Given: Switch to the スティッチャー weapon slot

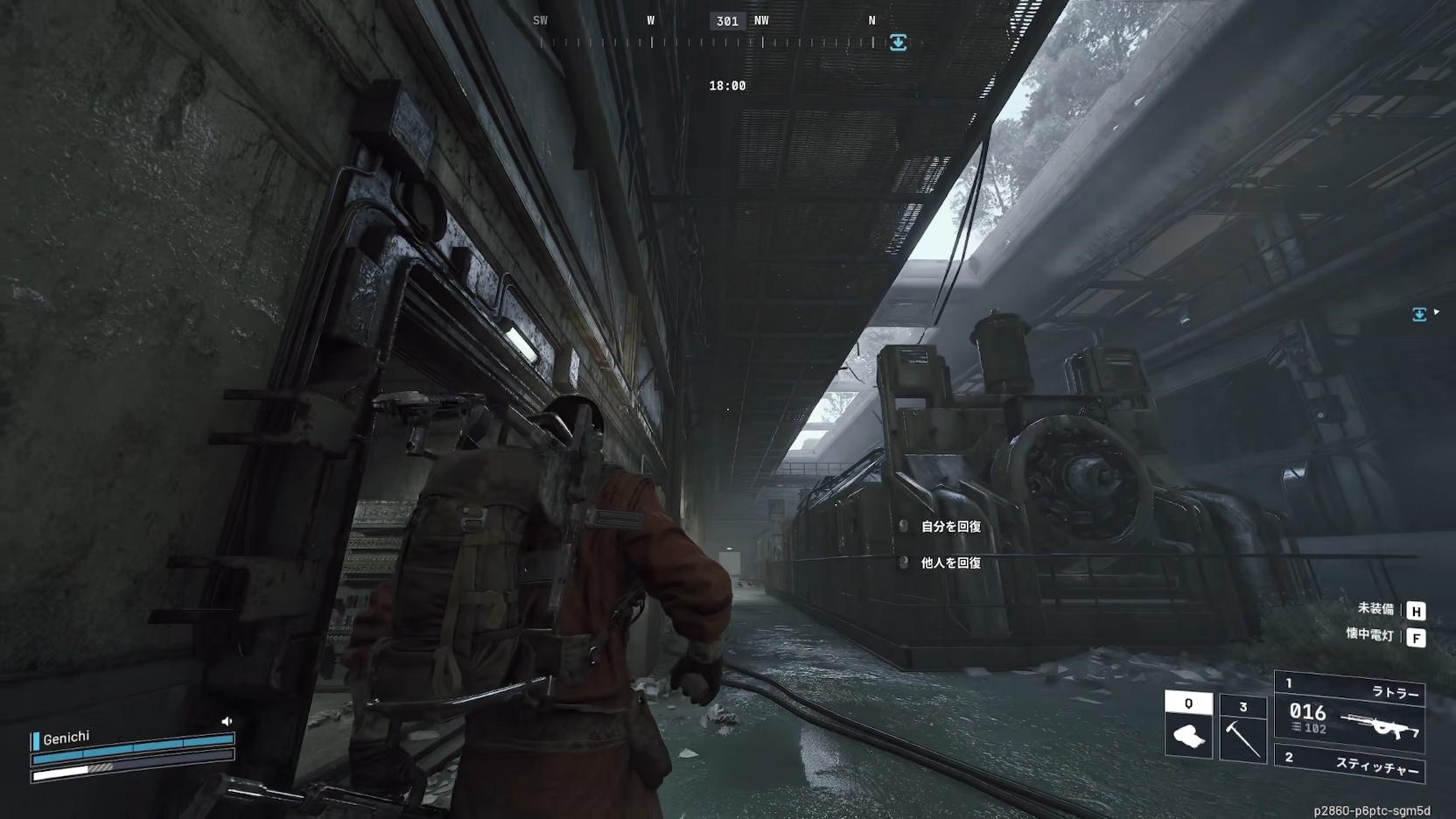Looking at the screenshot, I should pos(1350,764).
